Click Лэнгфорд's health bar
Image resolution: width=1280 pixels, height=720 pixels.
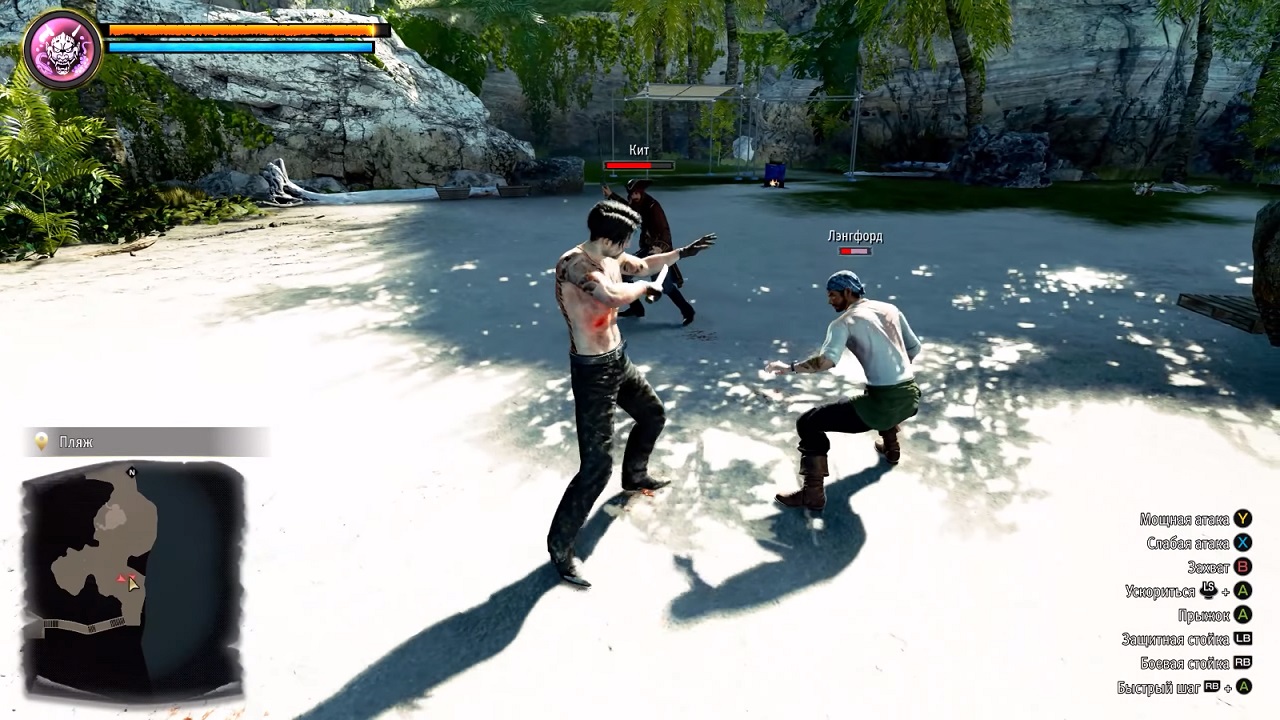pos(853,250)
